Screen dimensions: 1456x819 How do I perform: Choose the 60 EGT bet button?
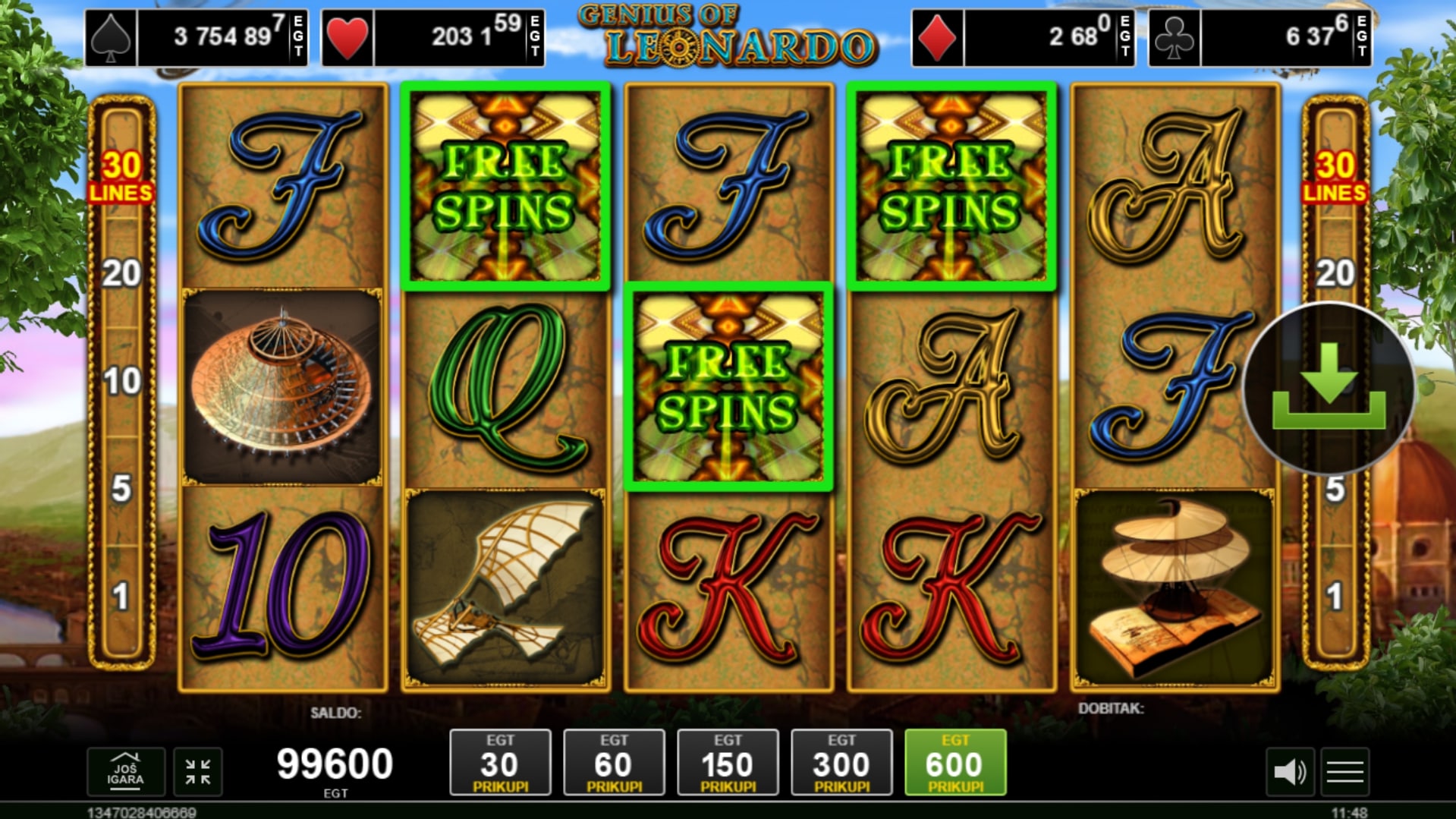tap(614, 763)
